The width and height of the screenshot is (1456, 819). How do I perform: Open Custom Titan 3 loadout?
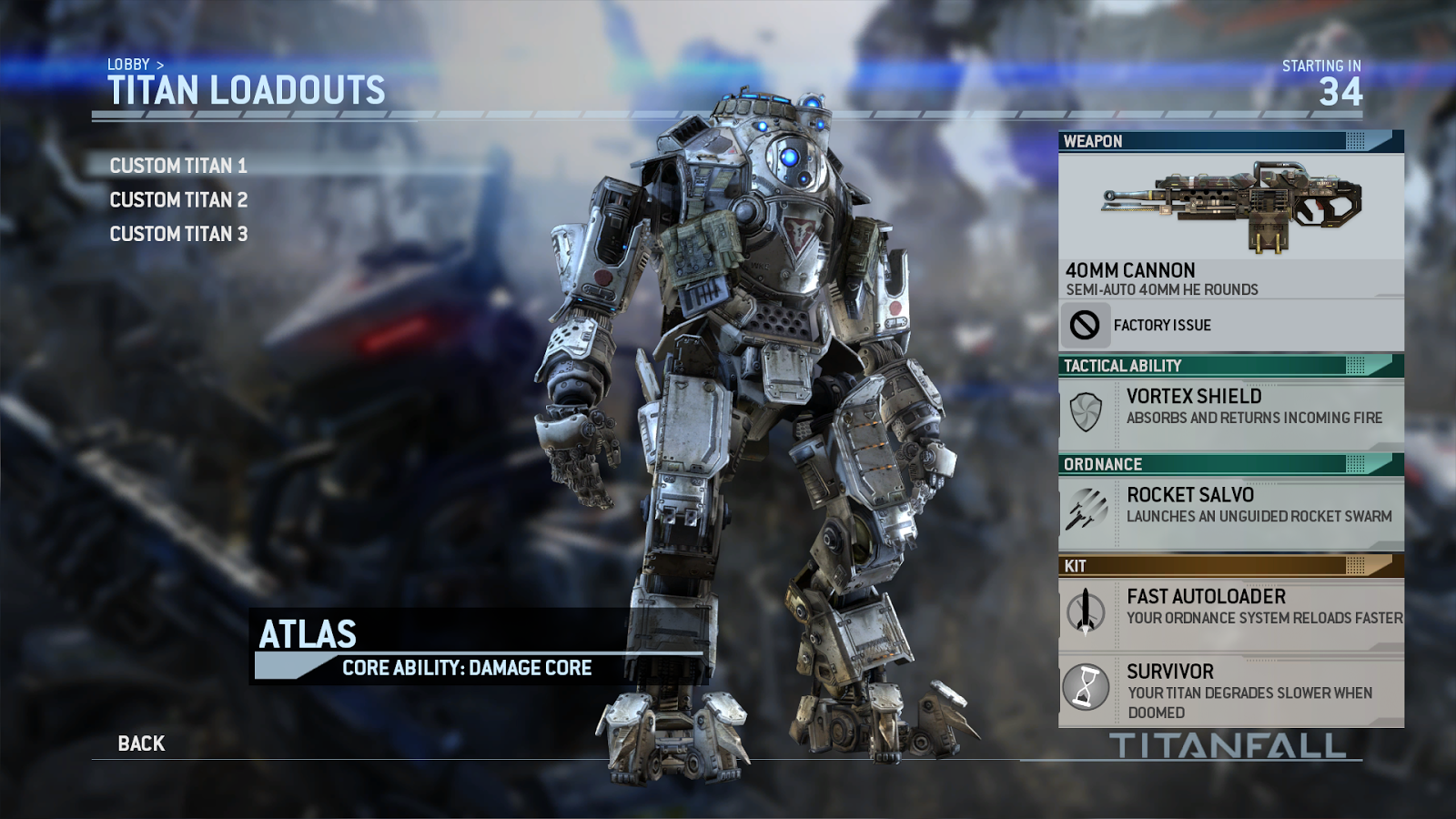click(178, 235)
